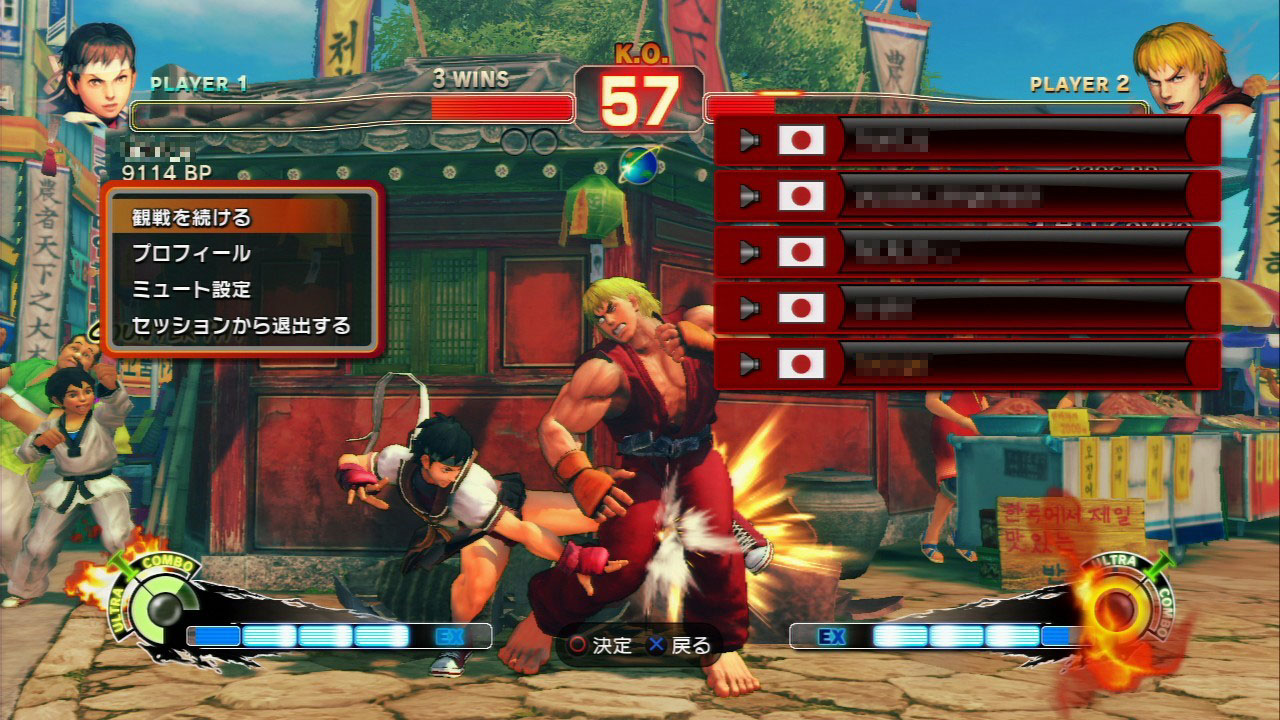Choose the ミュート設定 mute settings option
Screen dimensions: 1280x720
192,290
